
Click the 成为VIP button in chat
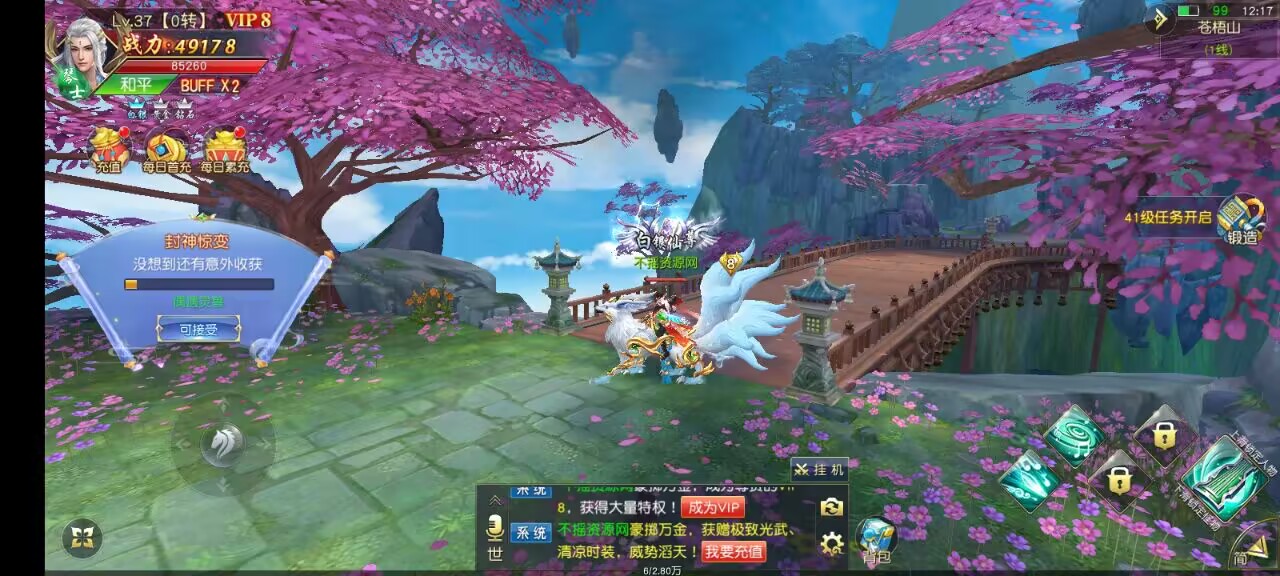(714, 507)
